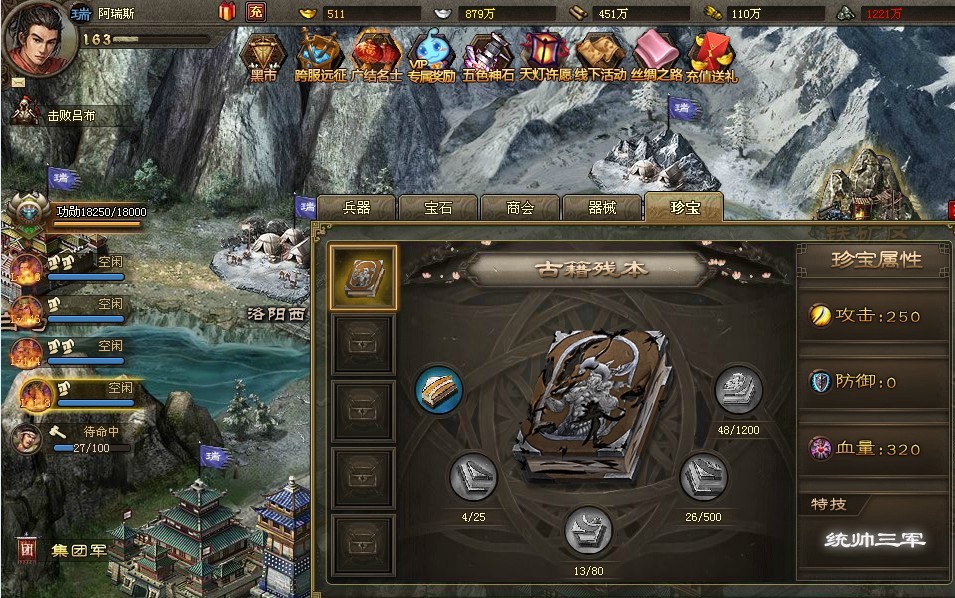This screenshot has height=598, width=955.
Task: Open the 宝石 tab
Action: 438,207
